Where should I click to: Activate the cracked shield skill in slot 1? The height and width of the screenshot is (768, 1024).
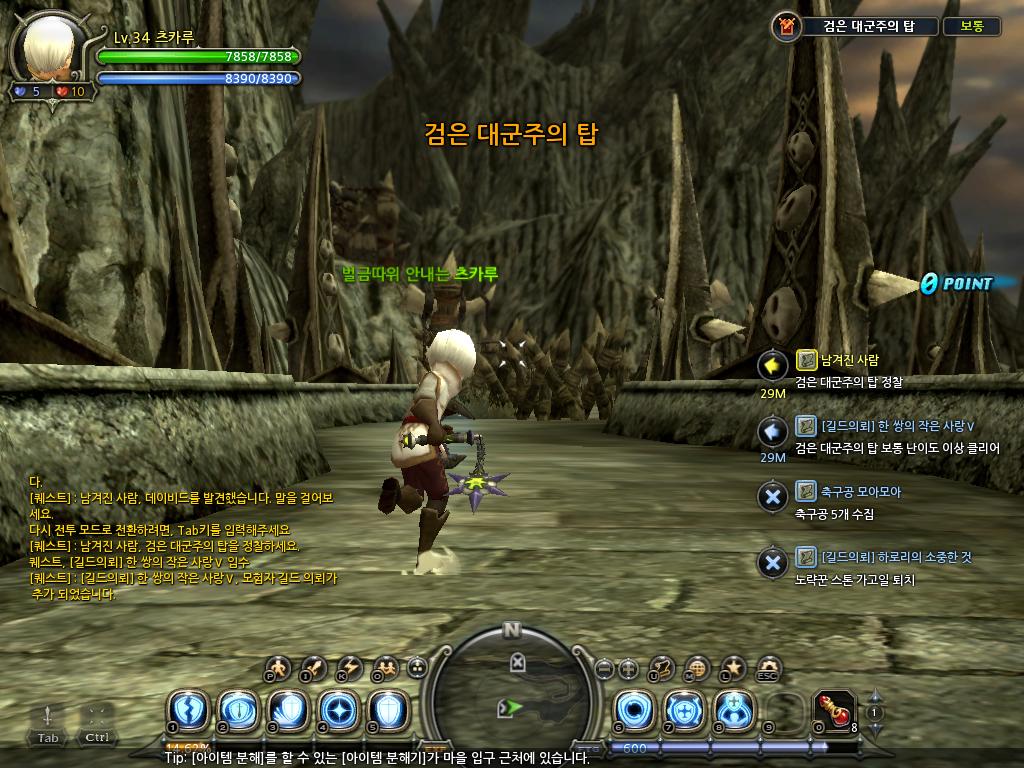187,710
